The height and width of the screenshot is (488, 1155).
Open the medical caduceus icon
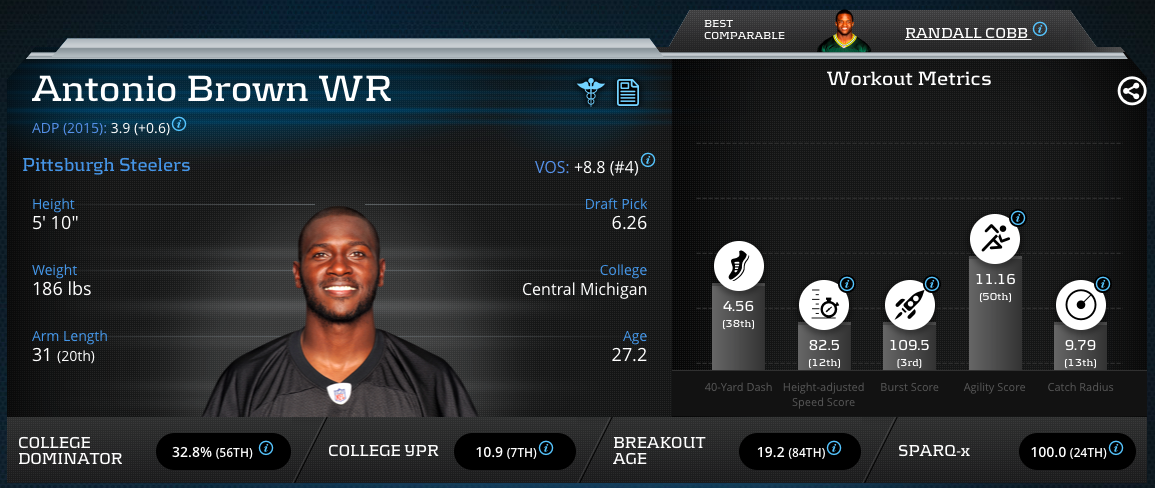point(591,92)
